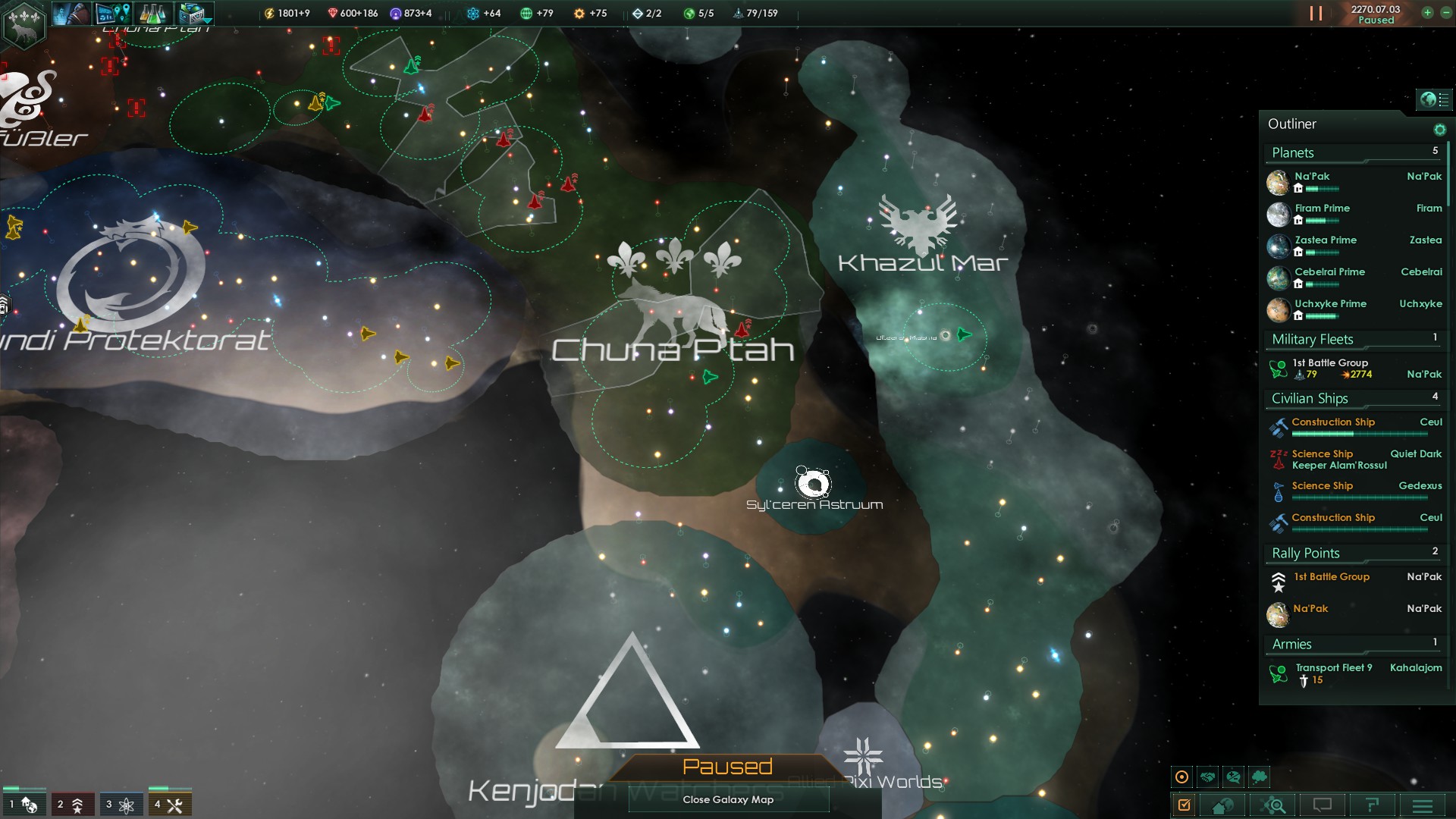Select control group 3 with atom icon
This screenshot has width=1456, height=819.
click(x=120, y=805)
